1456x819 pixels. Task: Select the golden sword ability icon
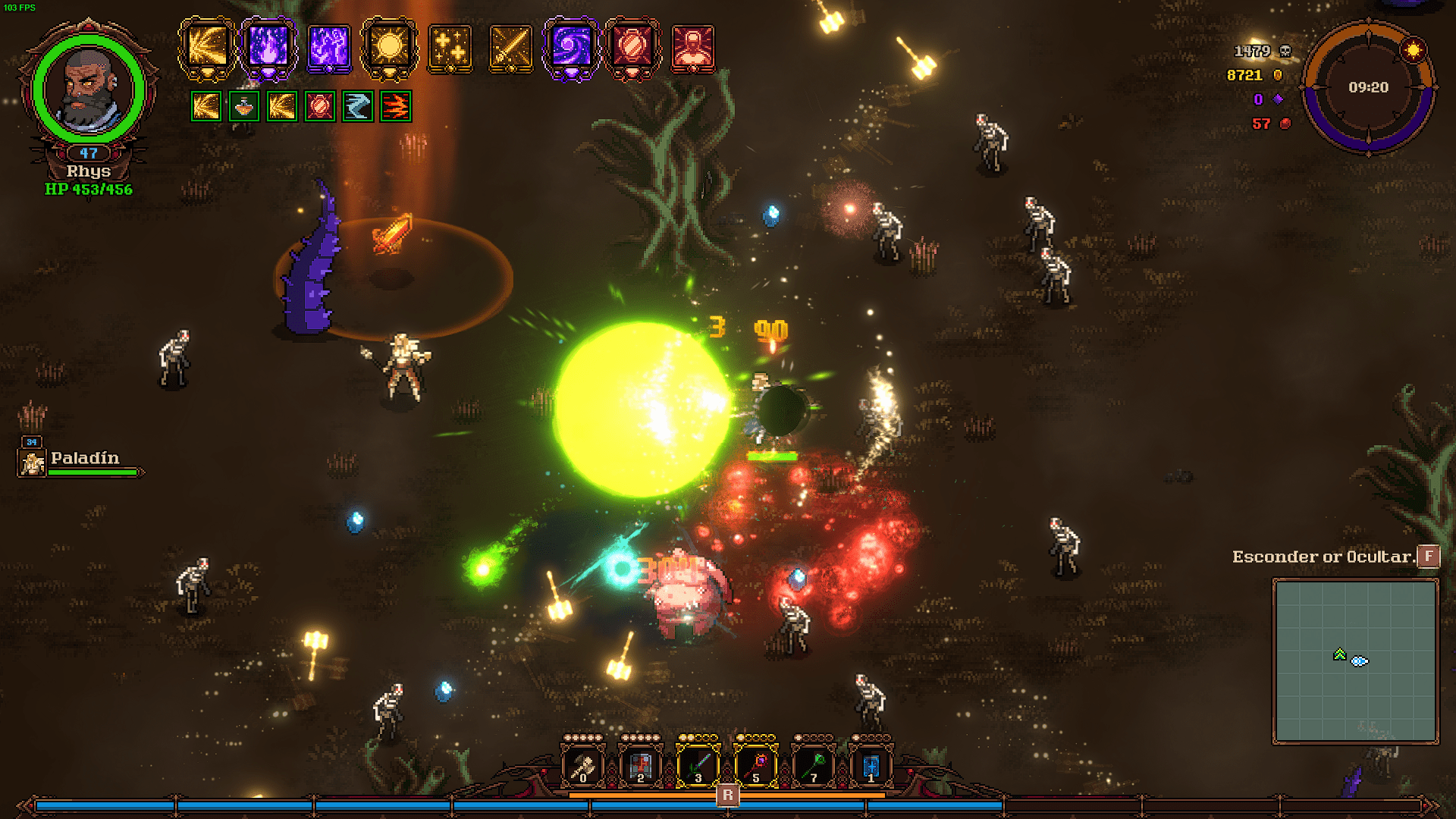pos(510,49)
